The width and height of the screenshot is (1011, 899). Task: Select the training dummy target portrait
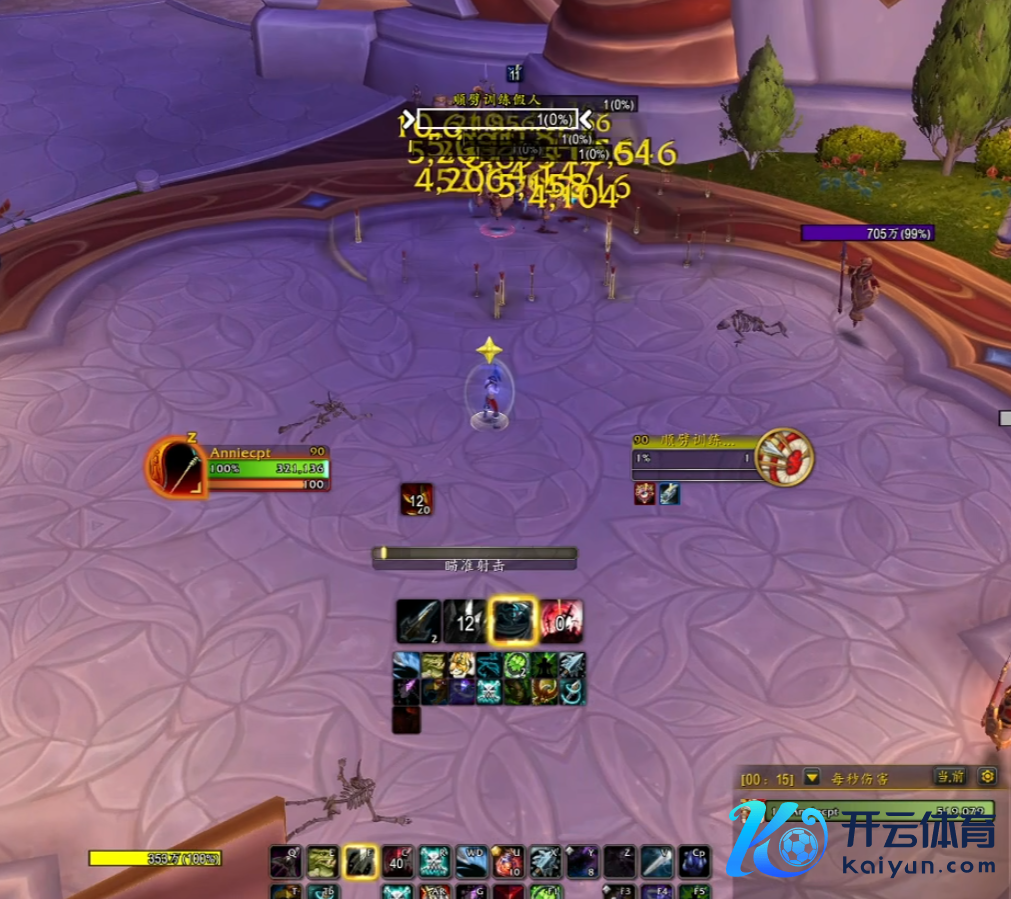coord(785,458)
